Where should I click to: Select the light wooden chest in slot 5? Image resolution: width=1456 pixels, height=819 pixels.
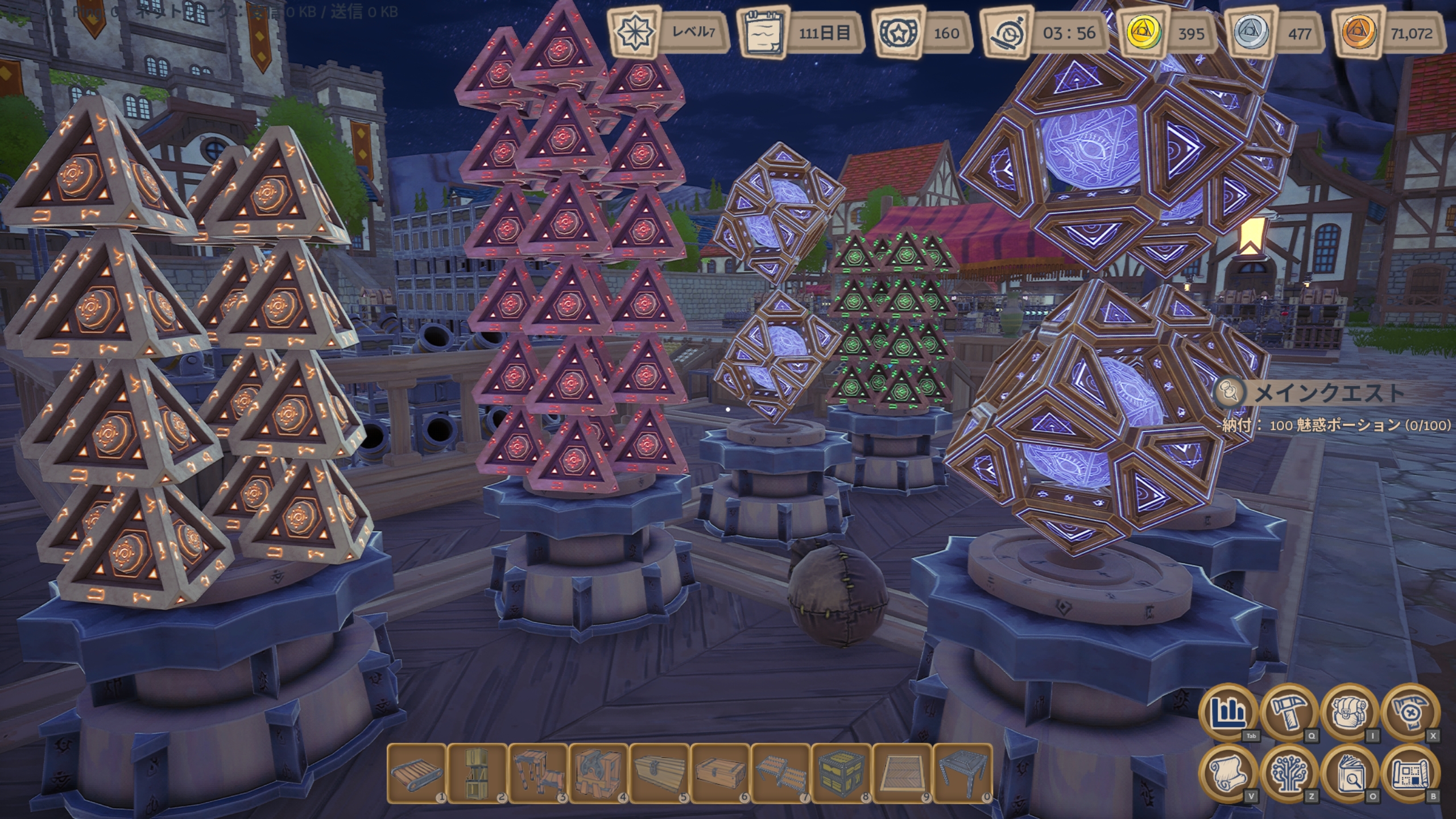[x=660, y=773]
